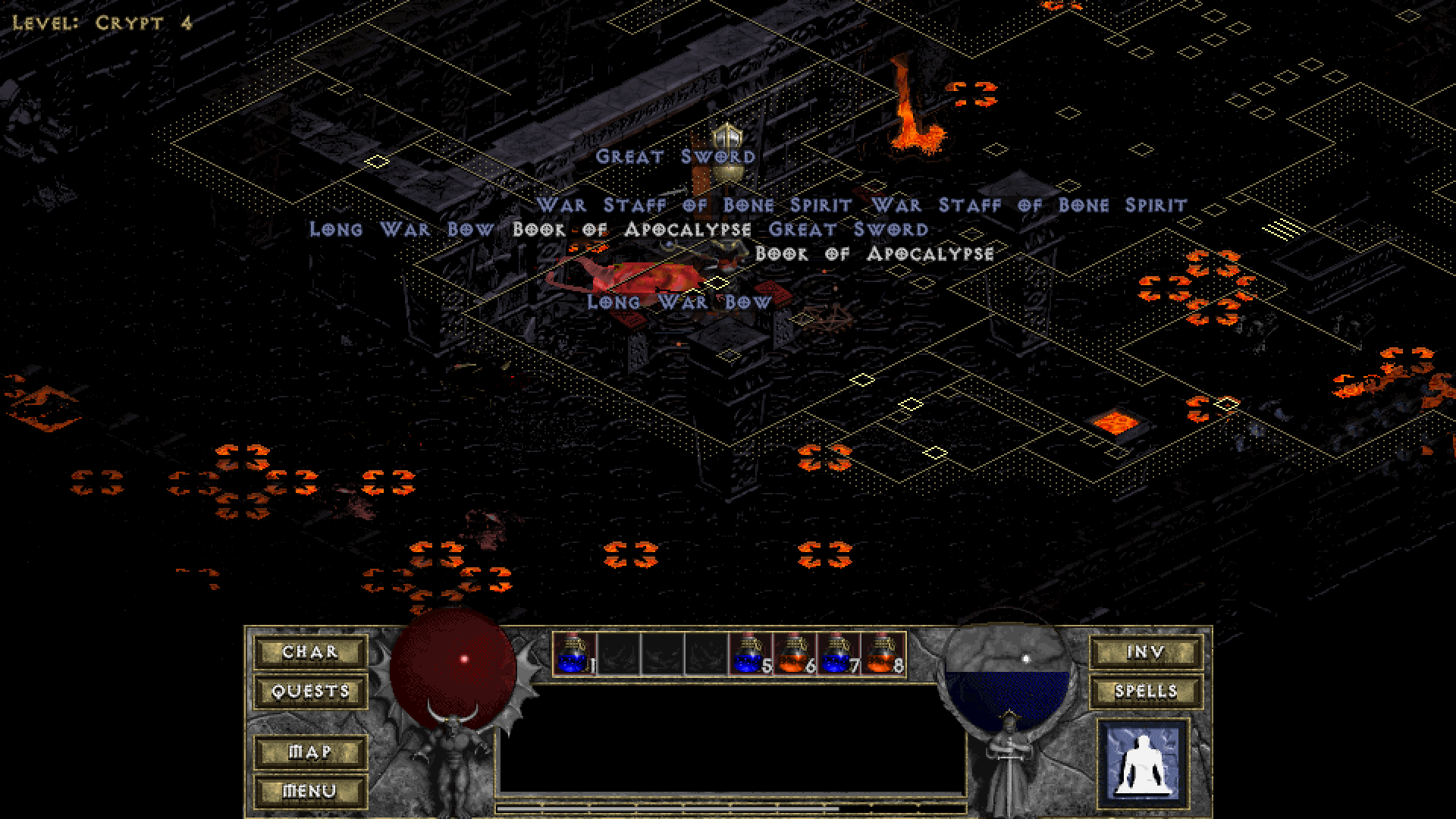Open the INV inventory panel
This screenshot has height=819, width=1456.
point(1146,652)
